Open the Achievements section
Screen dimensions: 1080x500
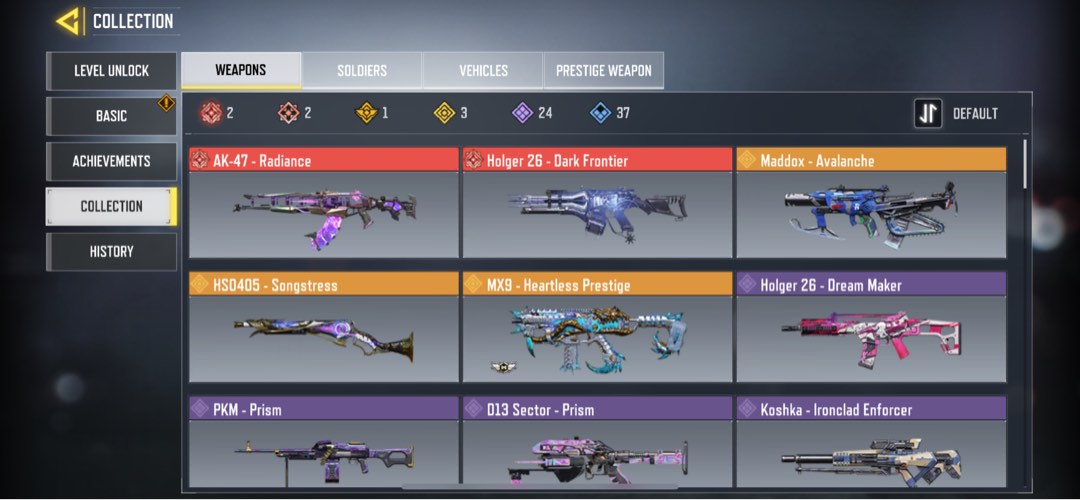[111, 161]
